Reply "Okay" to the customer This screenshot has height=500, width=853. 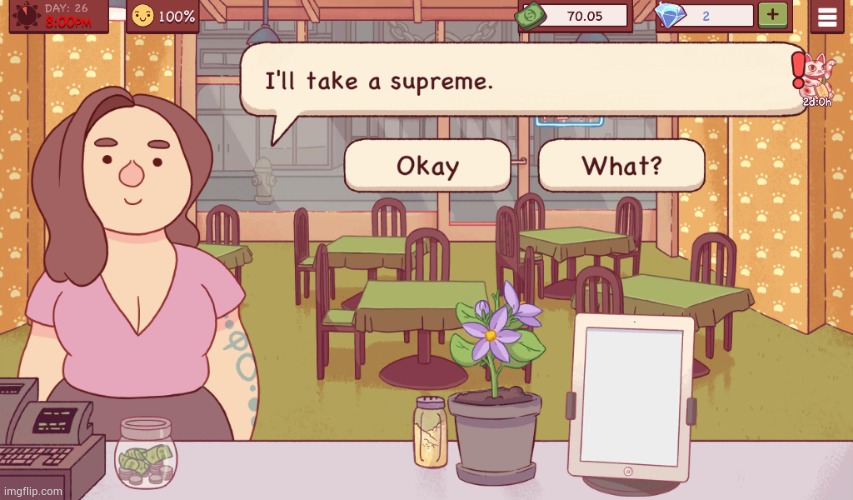tap(427, 165)
